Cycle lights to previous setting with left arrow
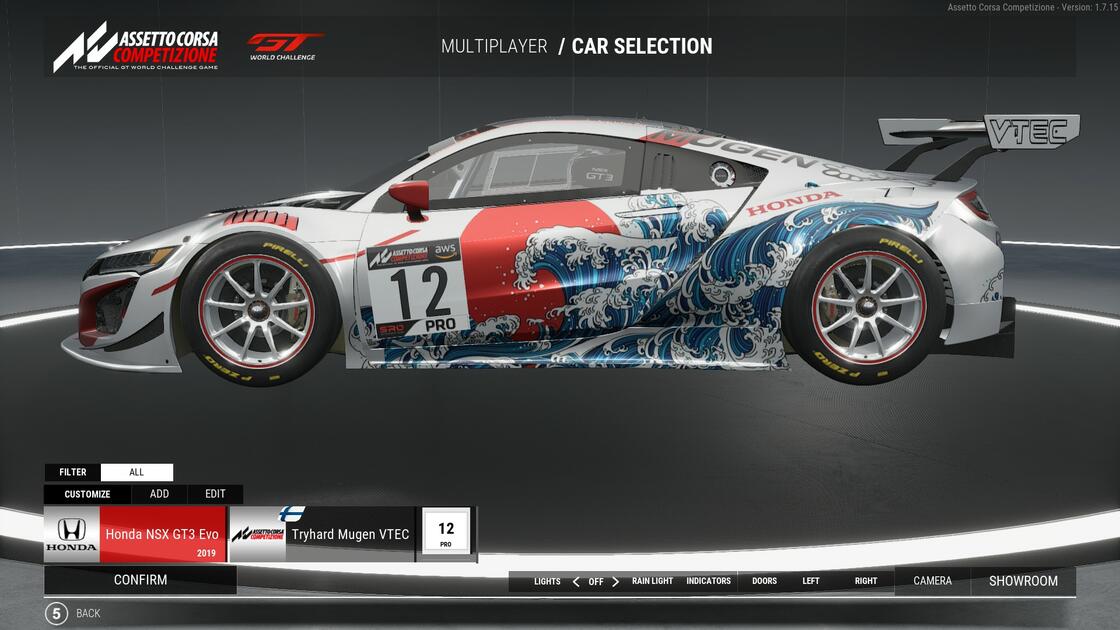The width and height of the screenshot is (1120, 630). (x=576, y=581)
